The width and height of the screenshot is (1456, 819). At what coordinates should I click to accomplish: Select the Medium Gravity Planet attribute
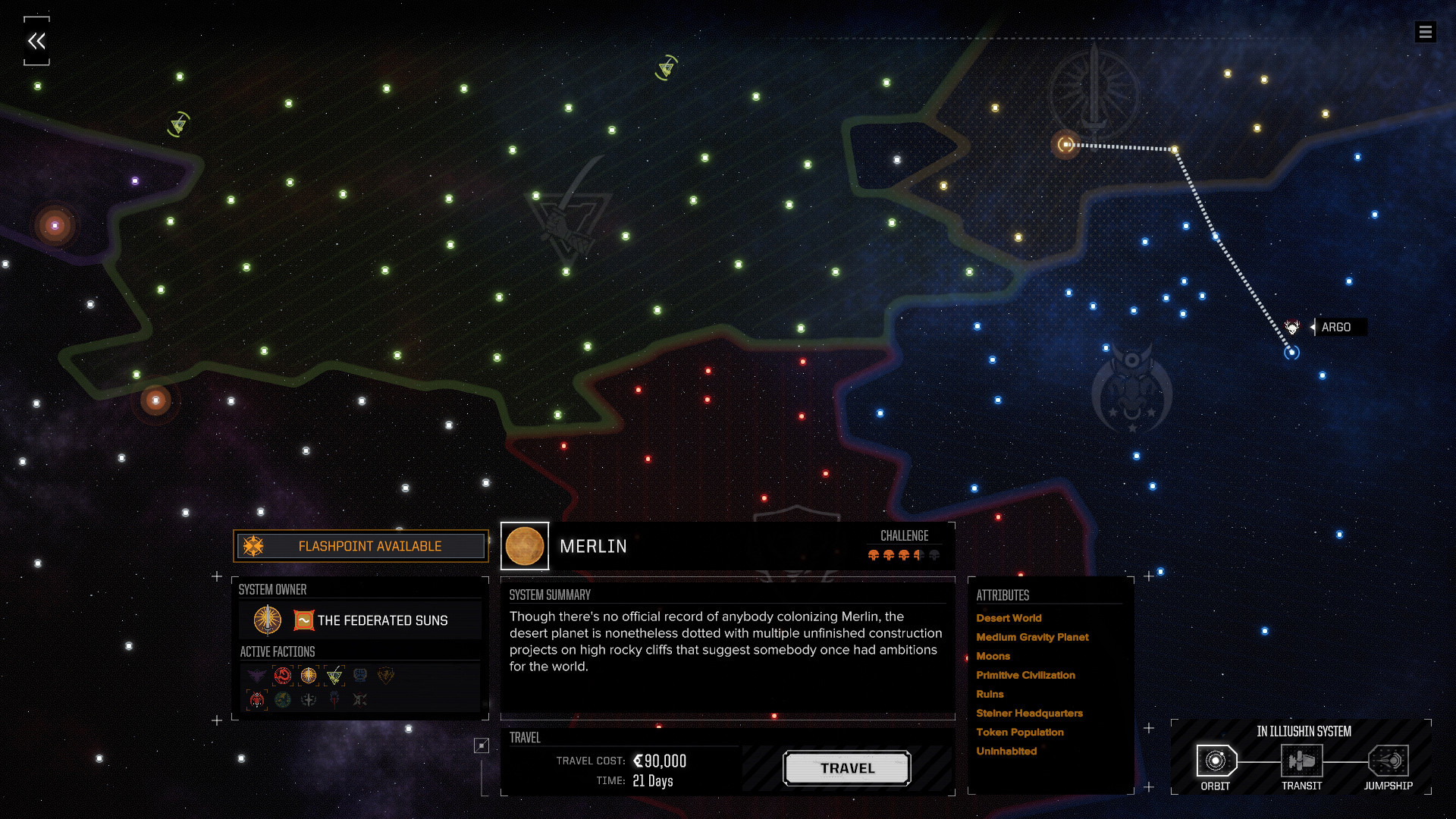coord(1032,637)
